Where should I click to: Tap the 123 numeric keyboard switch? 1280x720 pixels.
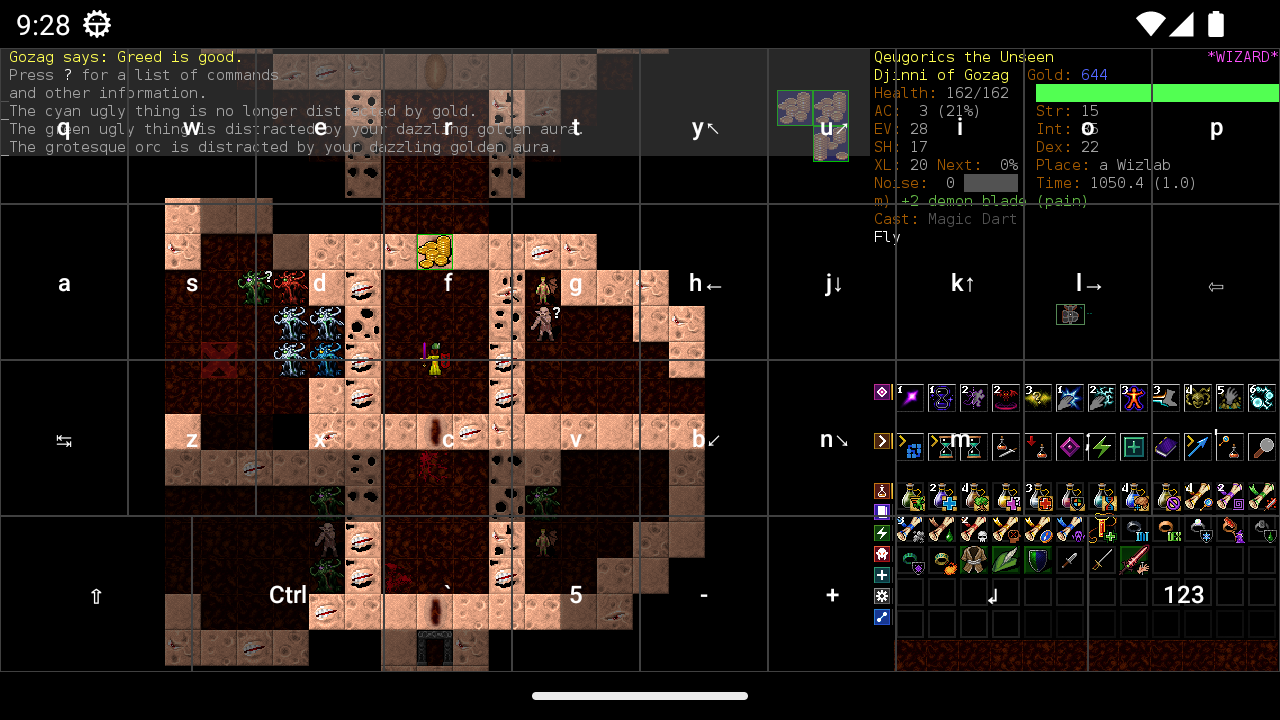(x=1184, y=595)
